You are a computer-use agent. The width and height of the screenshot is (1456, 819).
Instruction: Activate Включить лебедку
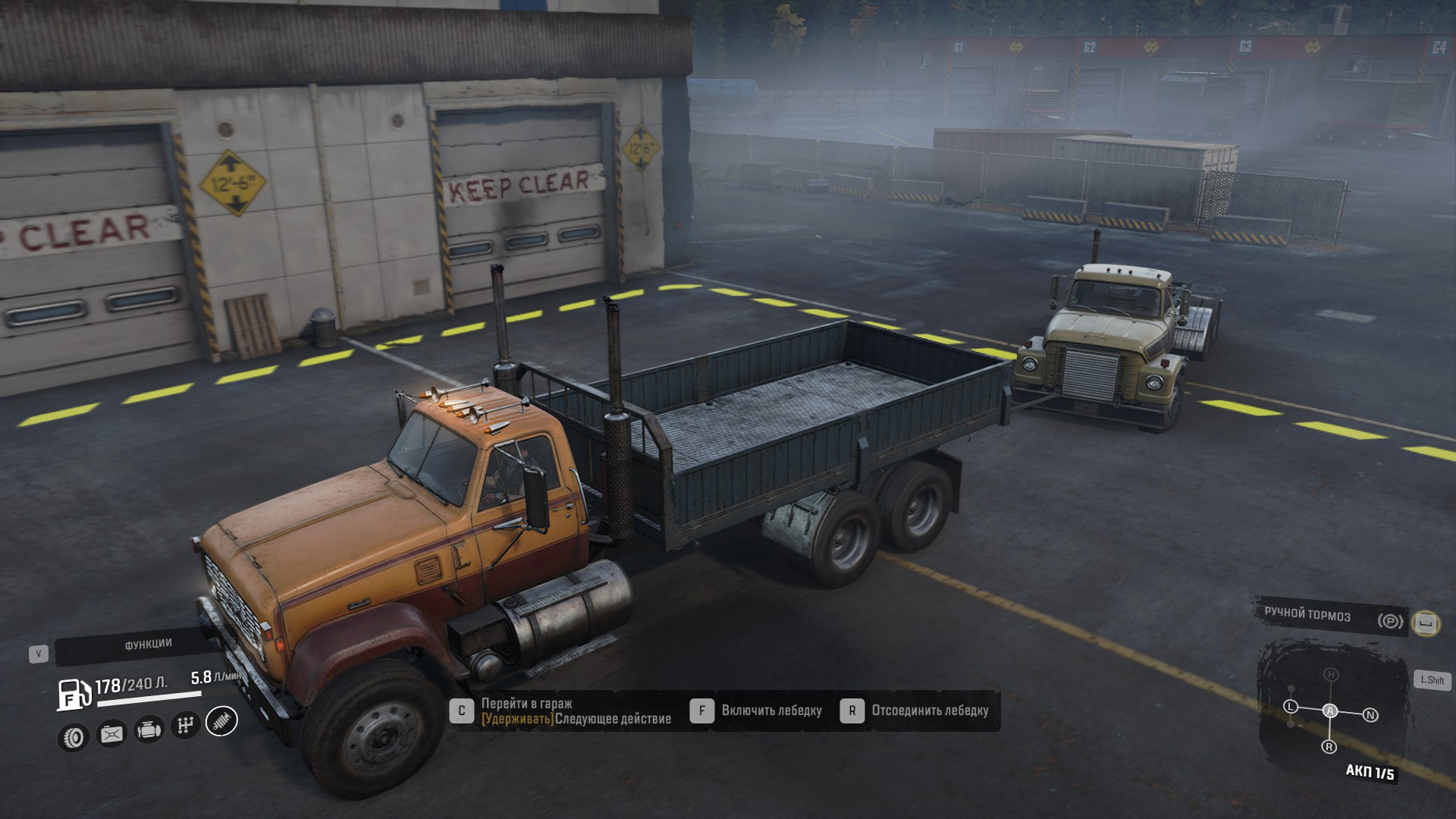point(771,711)
